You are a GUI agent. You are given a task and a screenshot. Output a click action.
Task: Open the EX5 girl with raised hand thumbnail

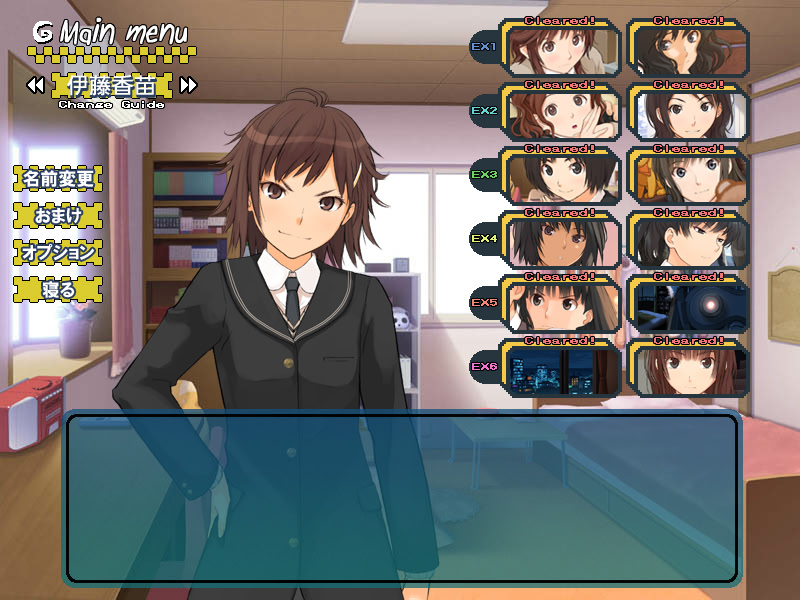pyautogui.click(x=560, y=305)
